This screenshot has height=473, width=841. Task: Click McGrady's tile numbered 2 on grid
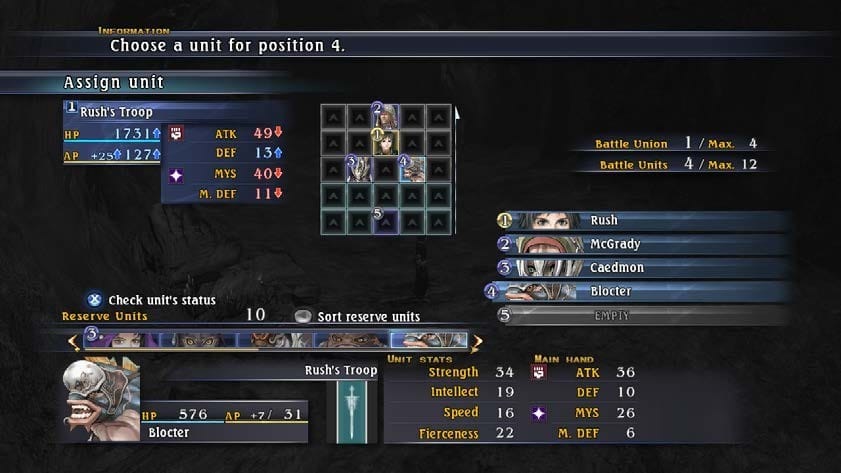(386, 117)
